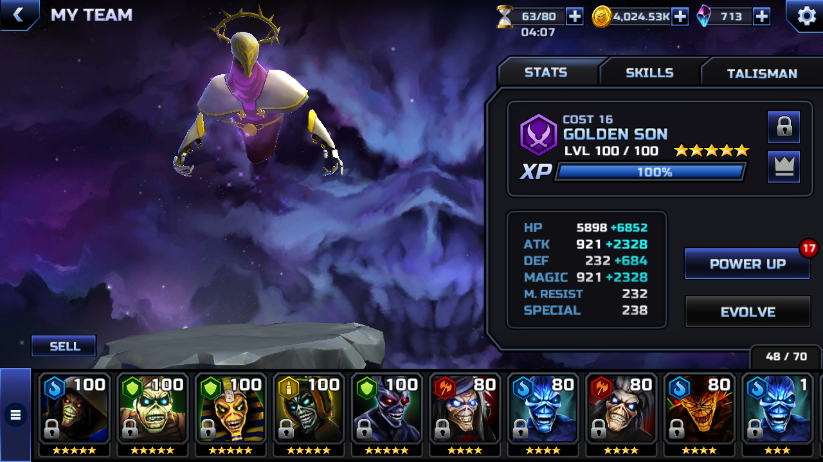Open the settings gear menu
Viewport: 823px width, 462px height.
[806, 15]
